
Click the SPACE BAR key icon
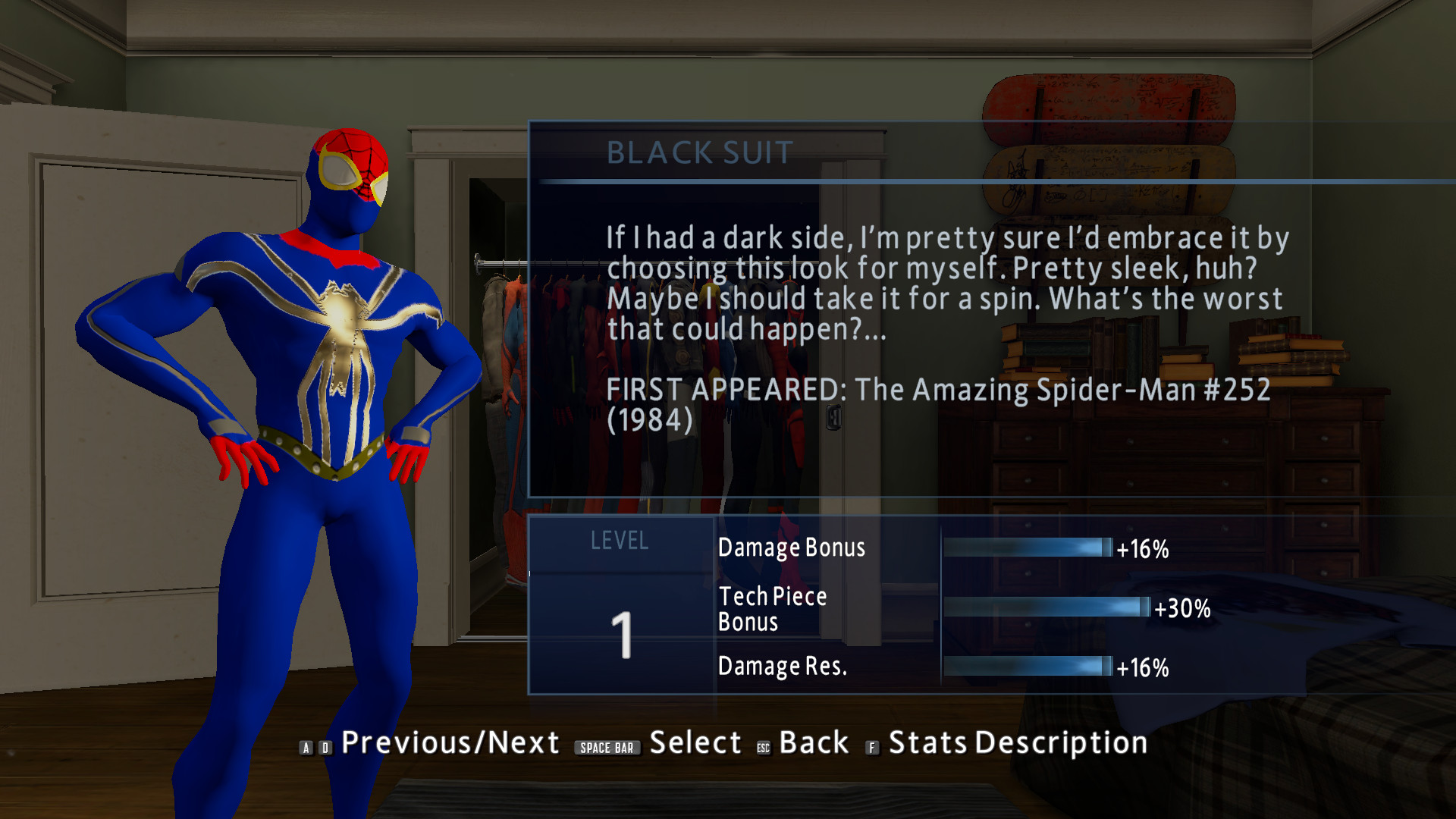tap(607, 747)
